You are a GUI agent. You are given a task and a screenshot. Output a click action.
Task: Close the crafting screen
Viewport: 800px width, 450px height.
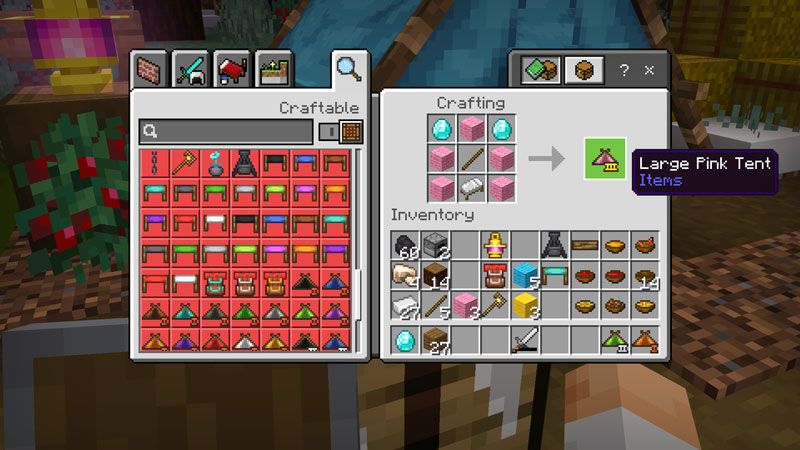(650, 71)
